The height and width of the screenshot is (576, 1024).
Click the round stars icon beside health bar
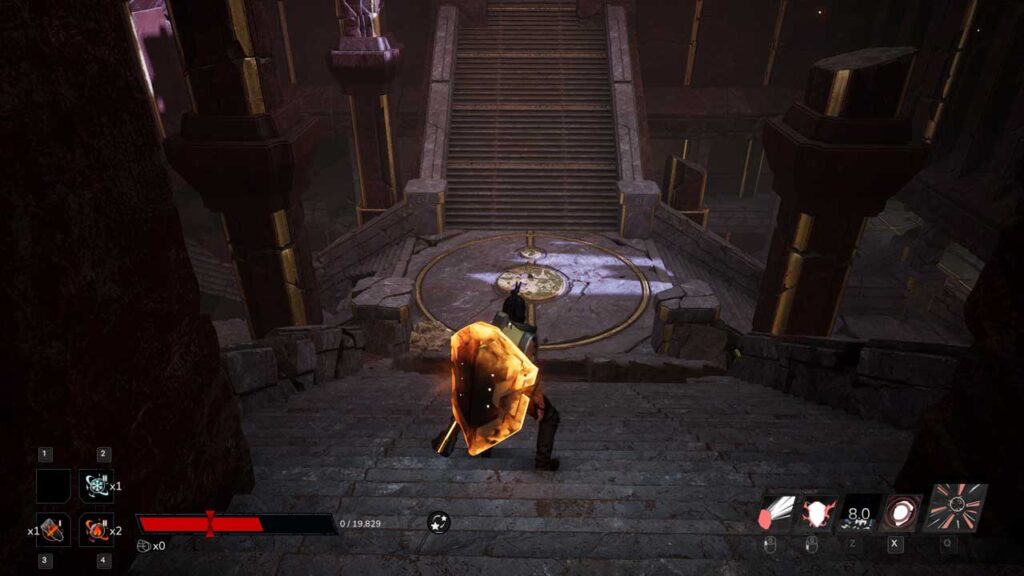click(x=438, y=522)
